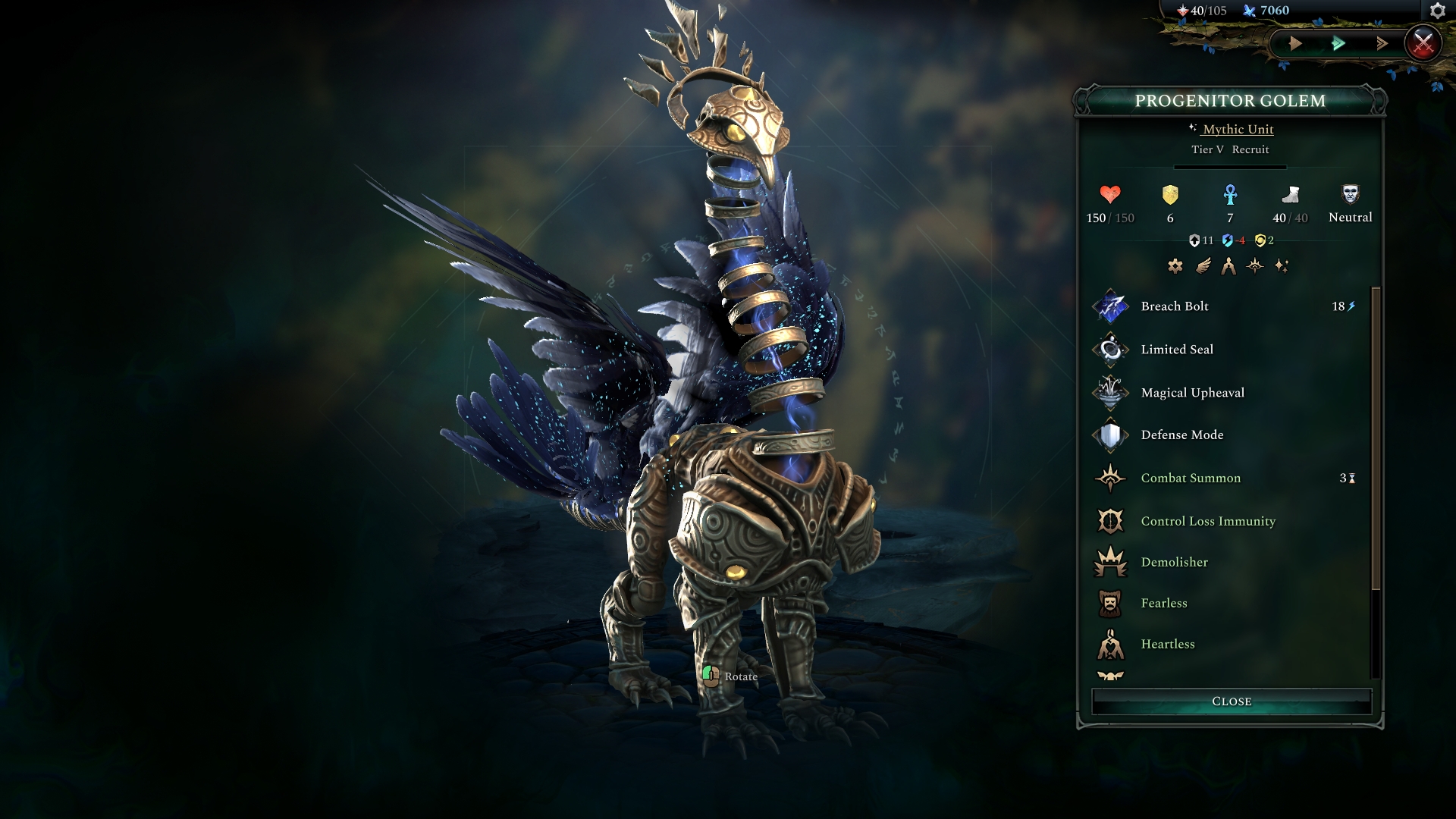This screenshot has height=819, width=1456.
Task: Click the Demolisher trait entry
Action: [x=1174, y=563]
